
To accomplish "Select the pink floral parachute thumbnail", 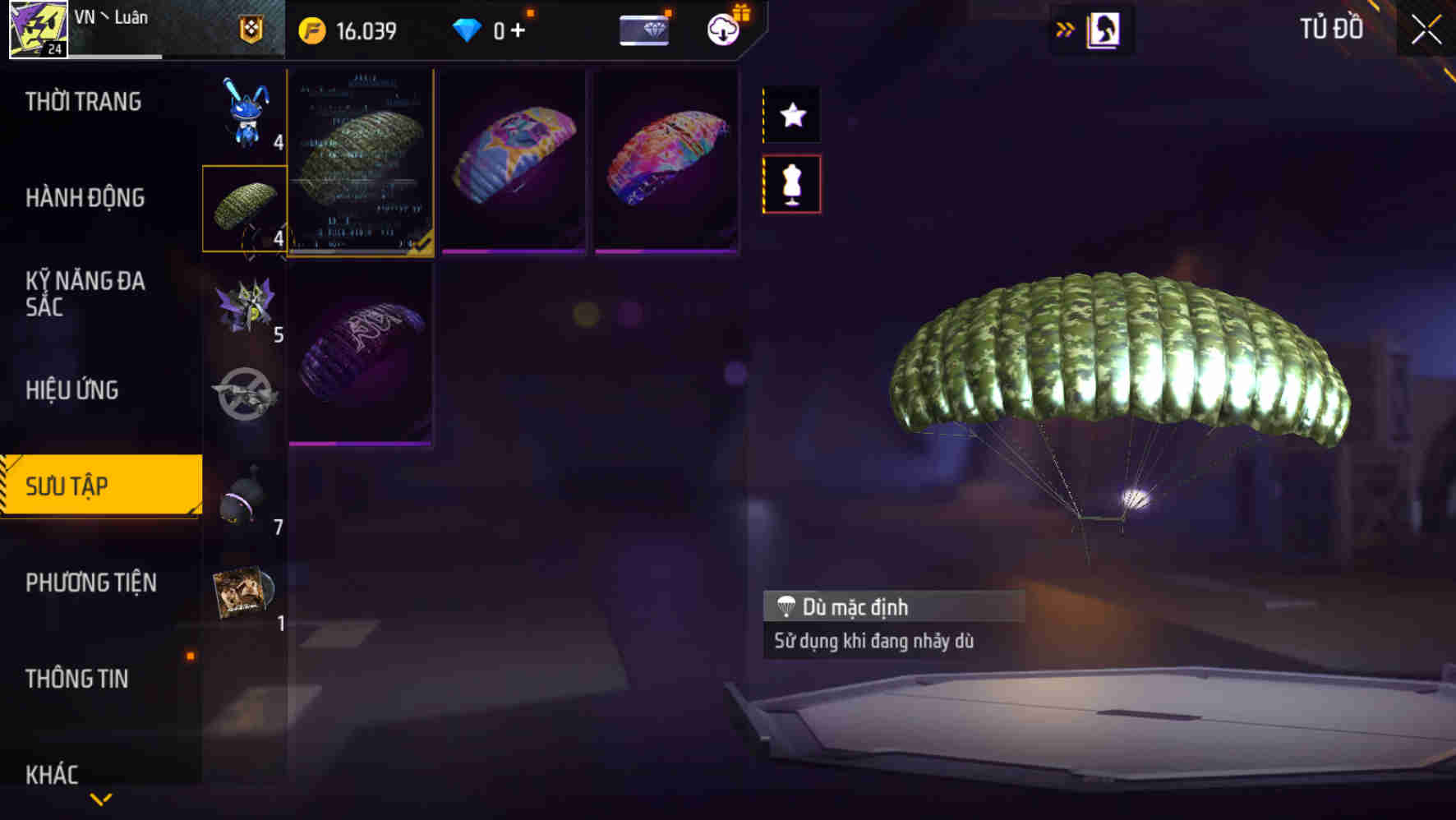I will pyautogui.click(x=664, y=160).
